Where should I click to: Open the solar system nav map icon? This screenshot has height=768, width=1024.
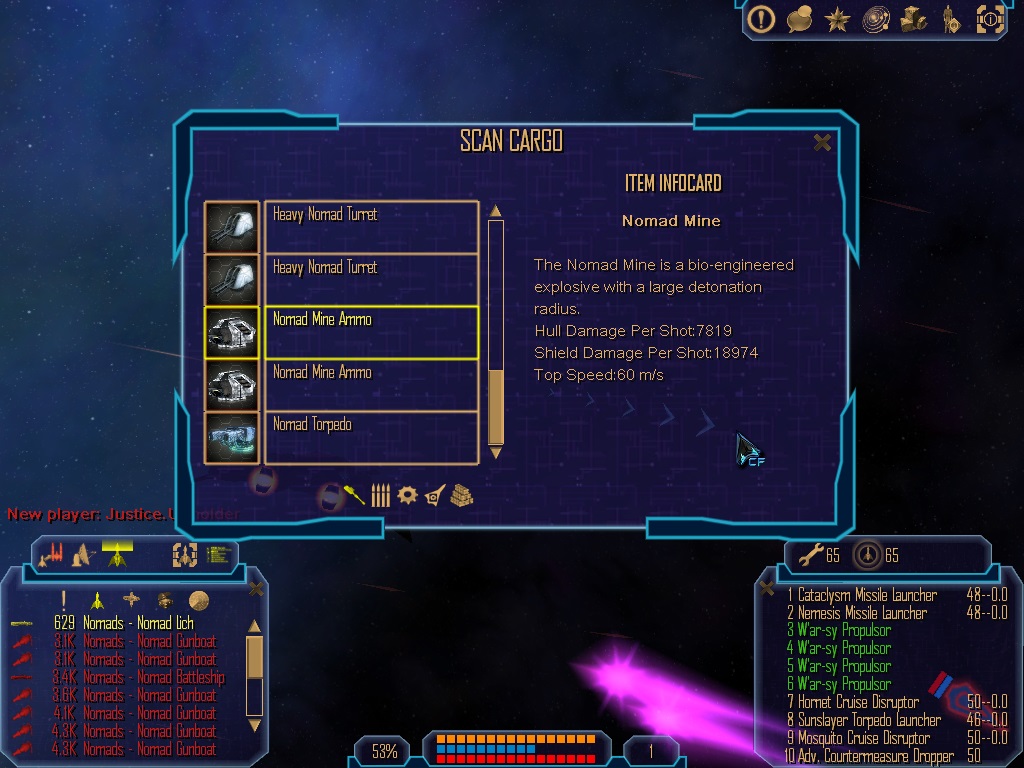pos(876,19)
